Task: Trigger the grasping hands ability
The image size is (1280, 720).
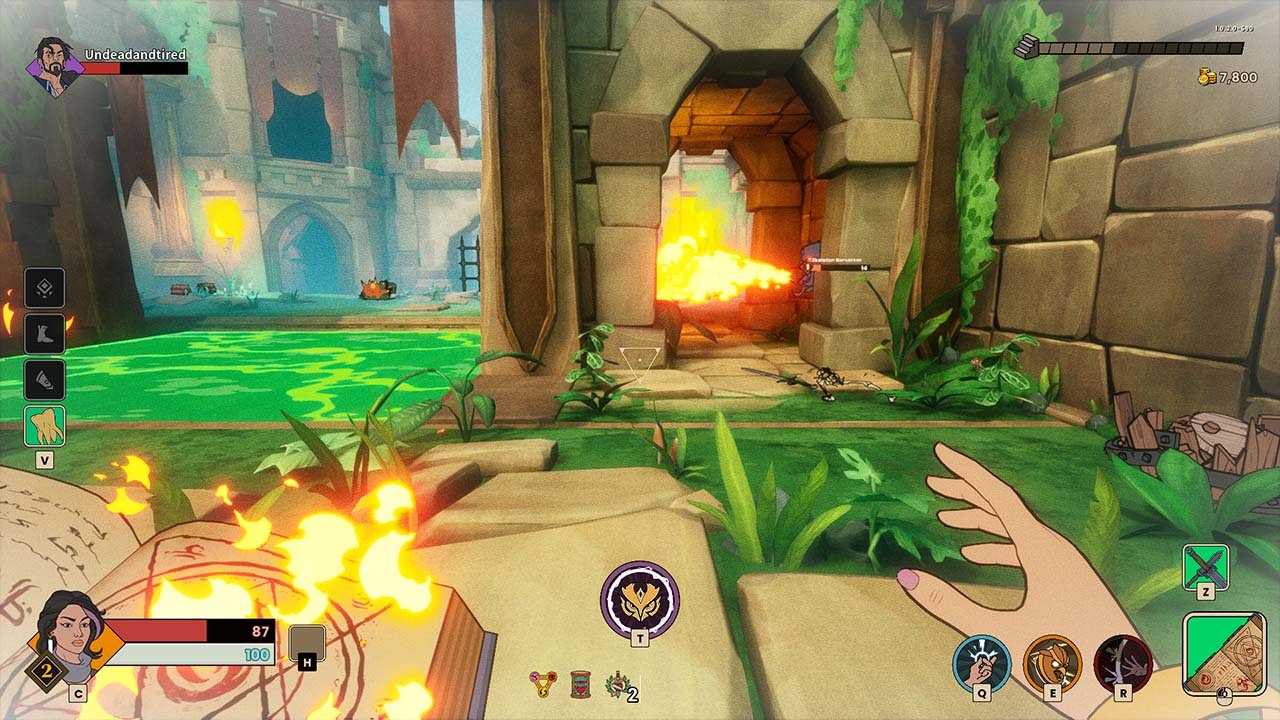Action: (1122, 663)
